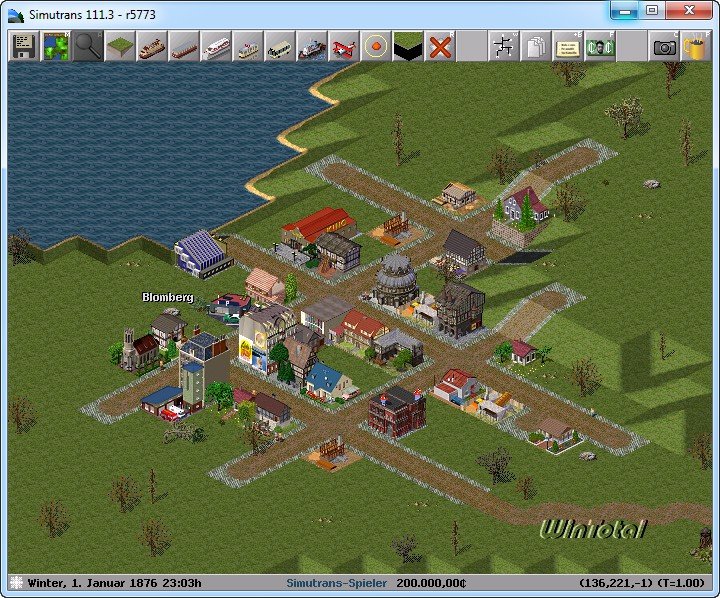Open the bus road tools
Image resolution: width=720 pixels, height=598 pixels.
(x=280, y=46)
